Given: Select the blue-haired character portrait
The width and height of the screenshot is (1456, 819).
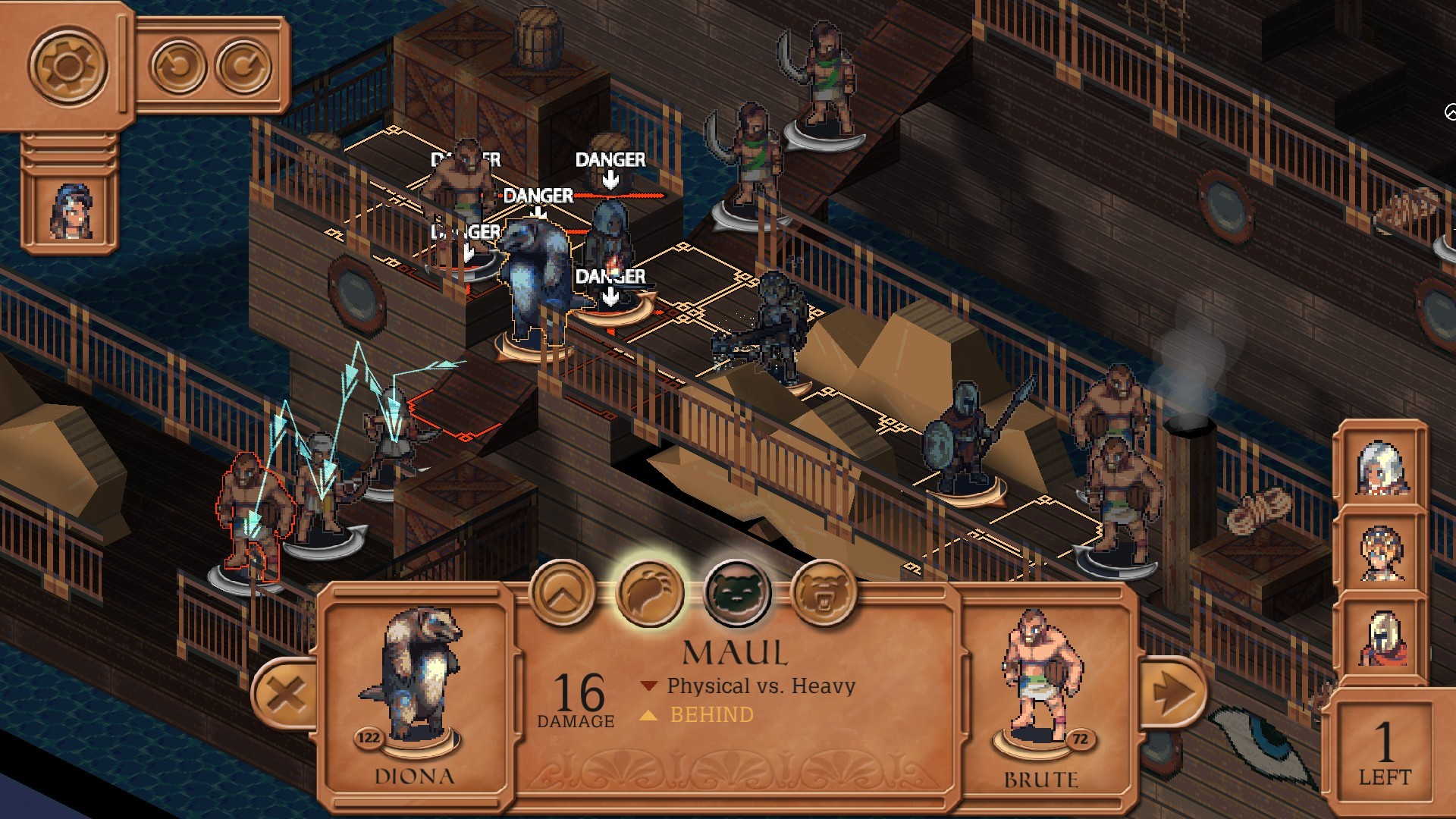Looking at the screenshot, I should click(x=71, y=212).
